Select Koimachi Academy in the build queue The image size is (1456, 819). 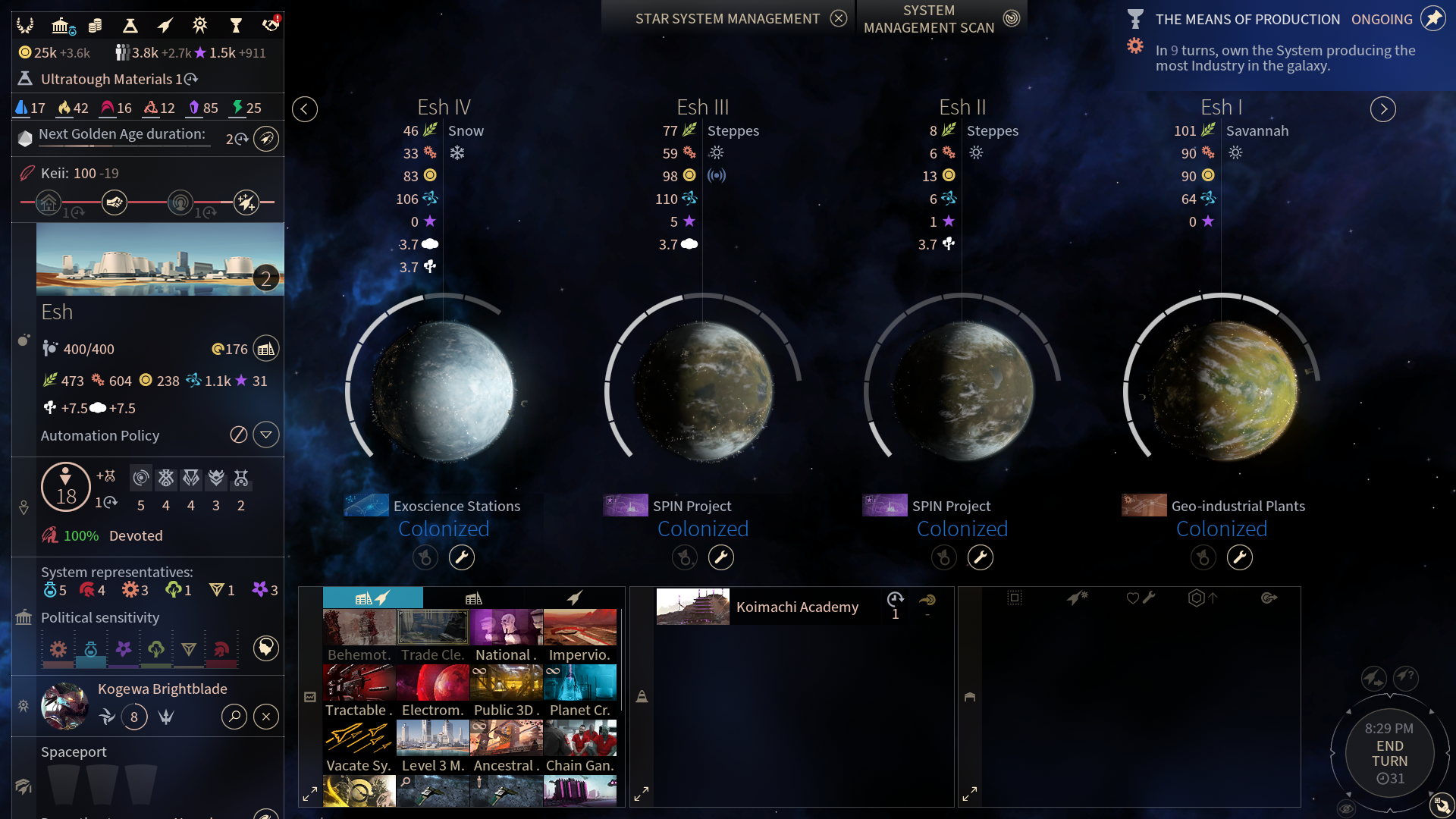796,607
